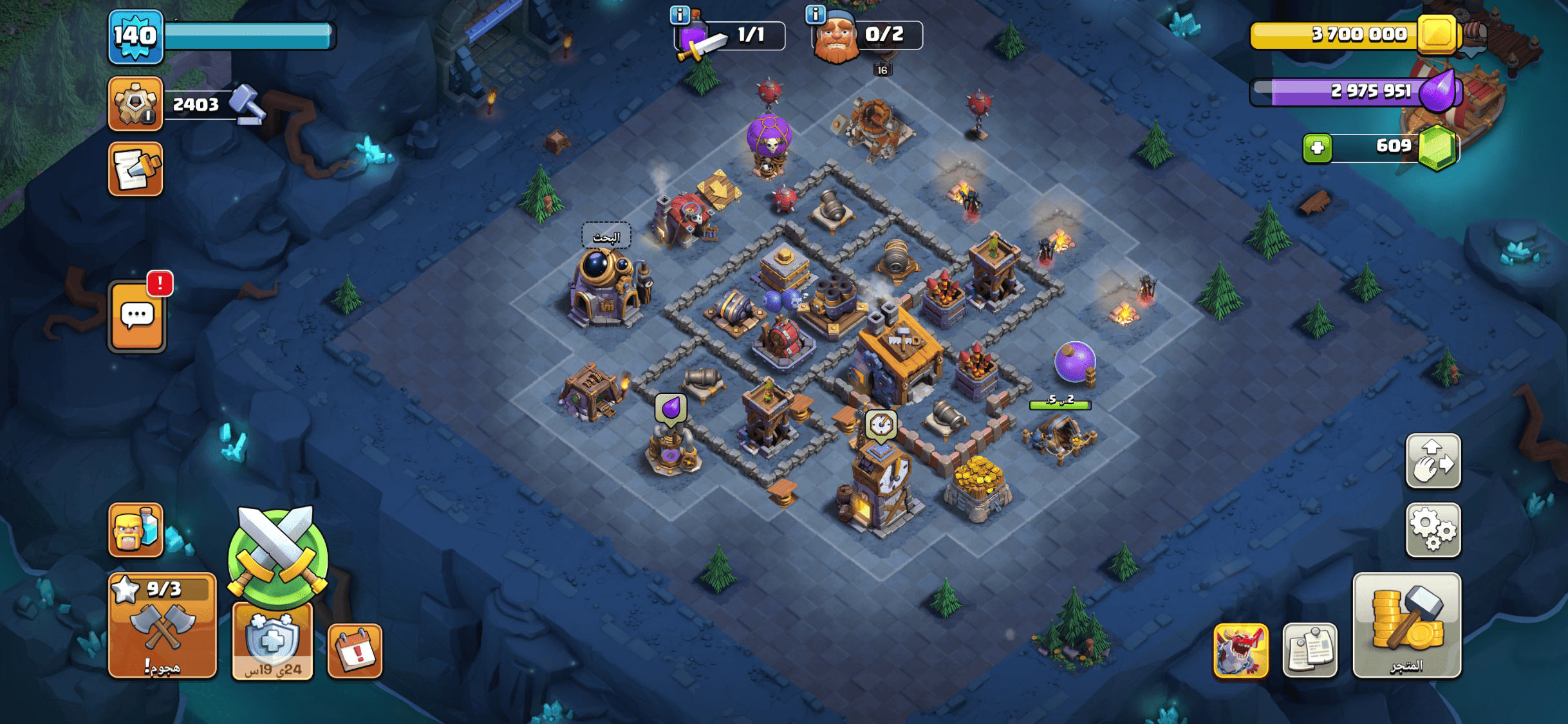Open the Shop with gold and hammer

click(1406, 625)
